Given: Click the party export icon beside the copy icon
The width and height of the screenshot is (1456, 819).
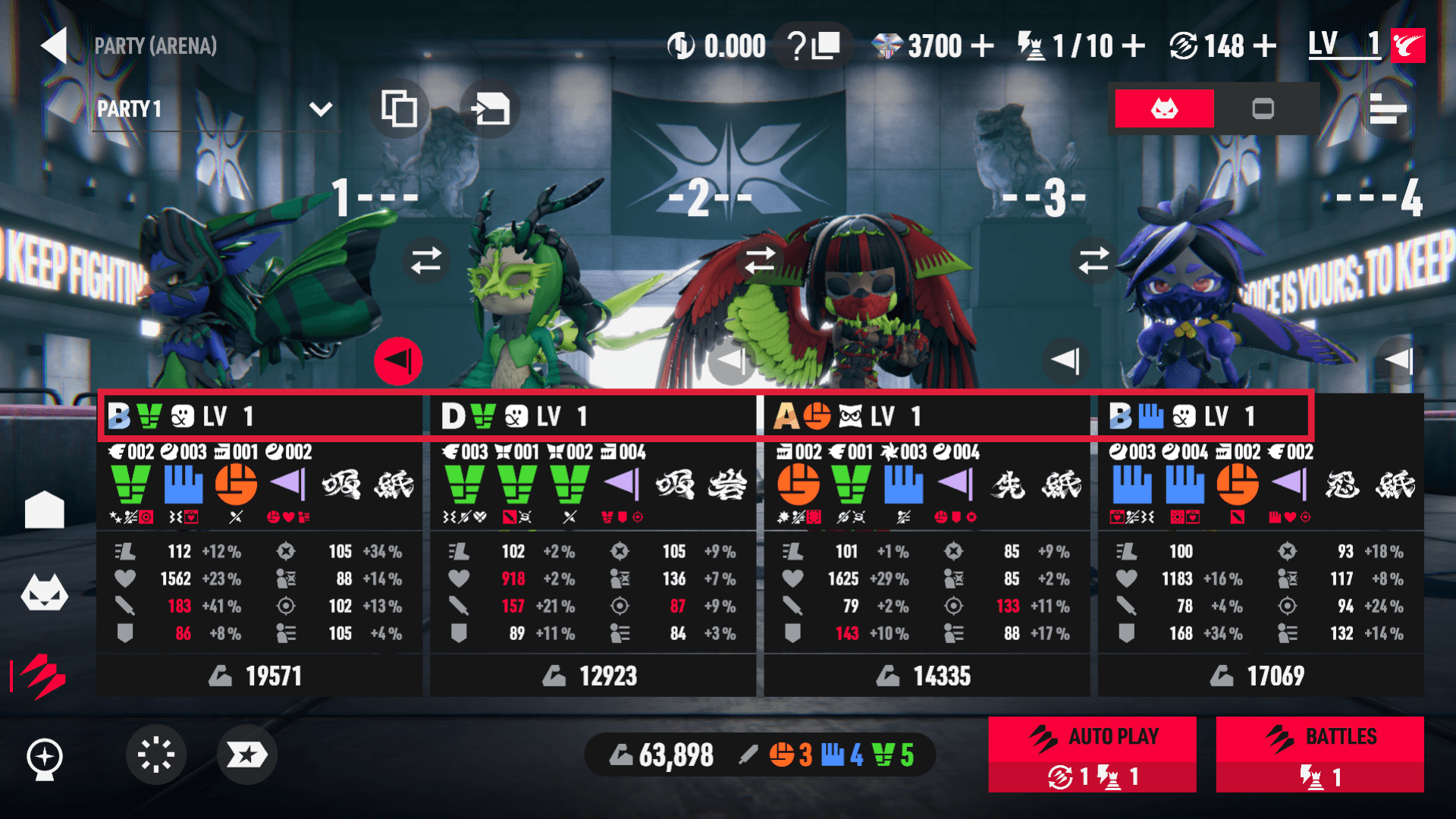Looking at the screenshot, I should [x=489, y=109].
